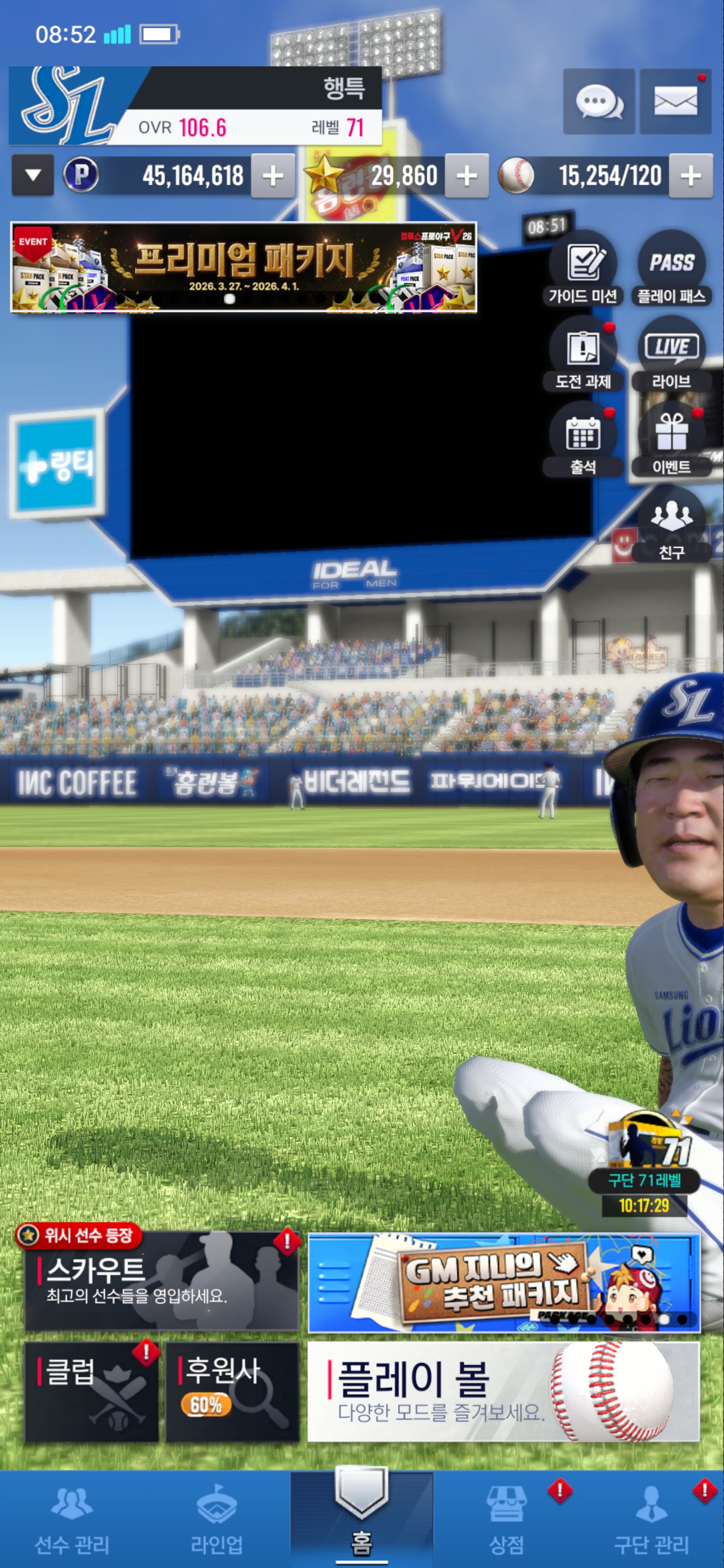Start 플레이 볼 play ball modes

click(x=503, y=1391)
